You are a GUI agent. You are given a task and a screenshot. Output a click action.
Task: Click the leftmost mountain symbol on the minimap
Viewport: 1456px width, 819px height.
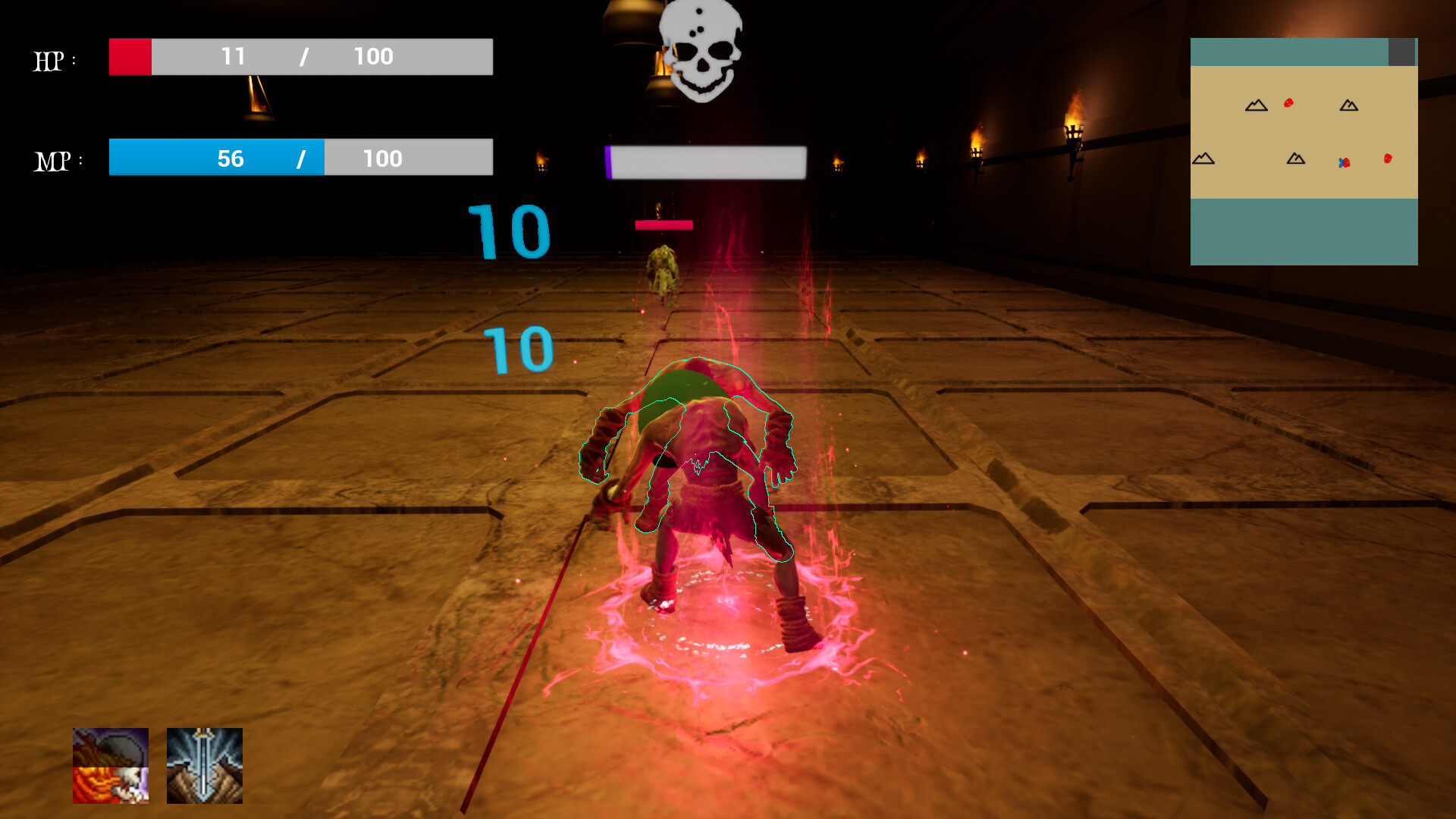[1203, 158]
